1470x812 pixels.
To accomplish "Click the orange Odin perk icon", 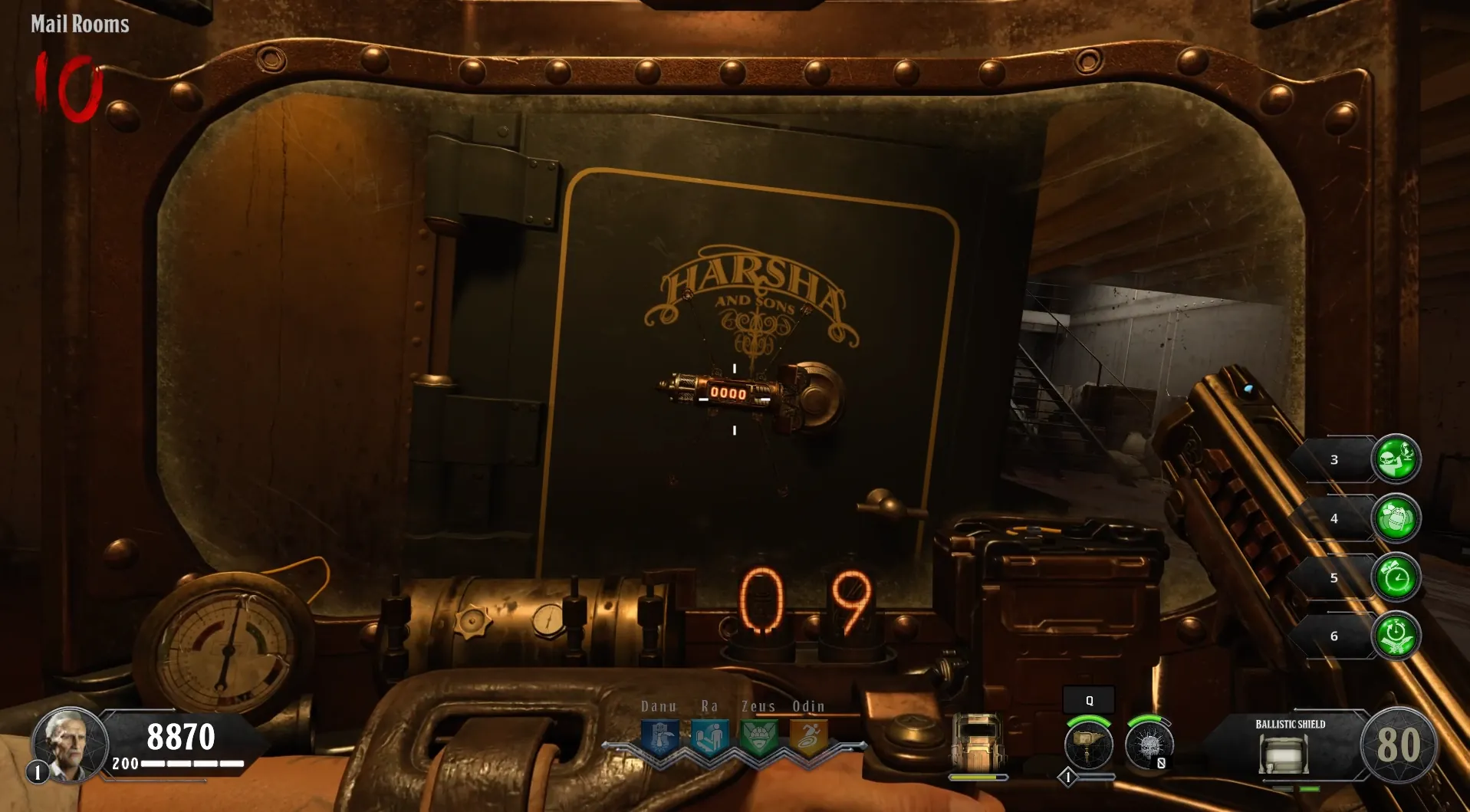I will (x=808, y=738).
